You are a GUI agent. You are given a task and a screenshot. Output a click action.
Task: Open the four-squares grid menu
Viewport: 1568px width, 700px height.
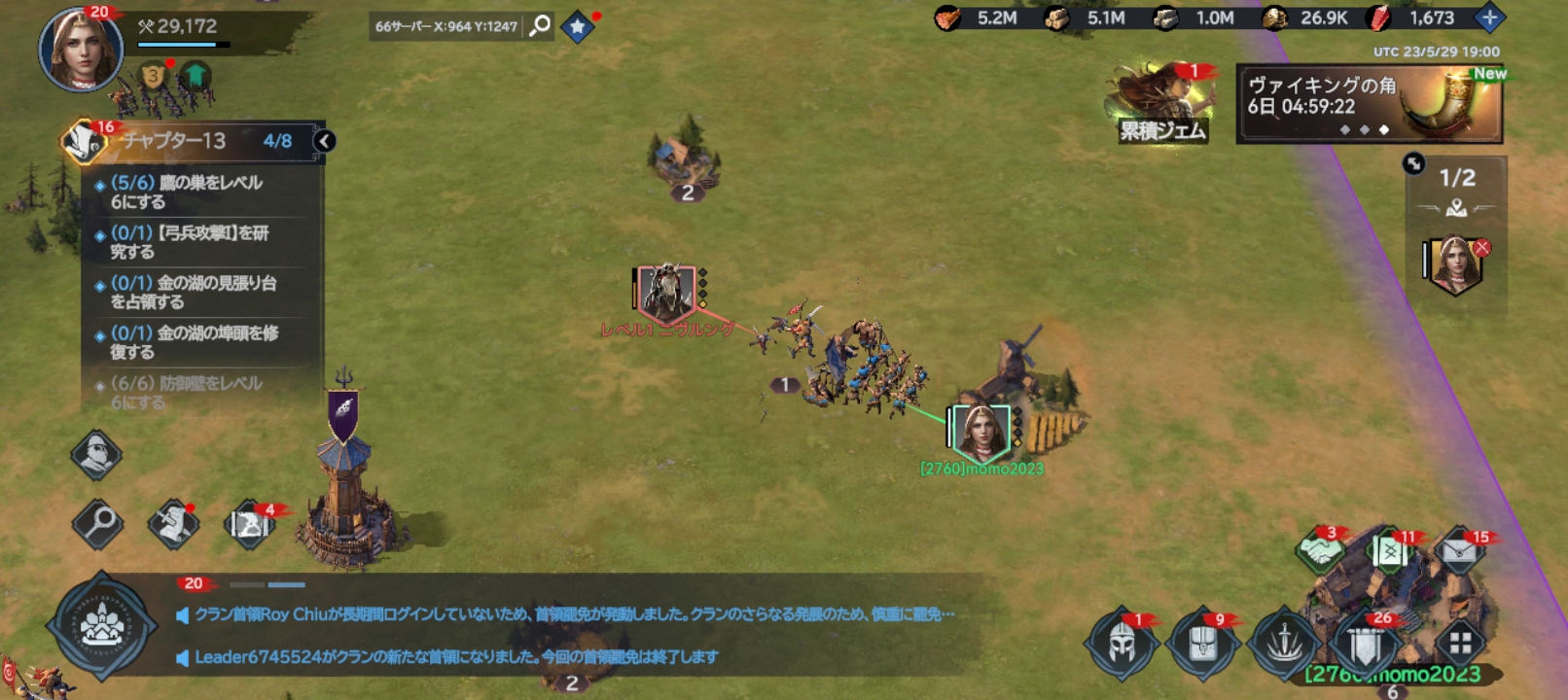click(x=1460, y=643)
